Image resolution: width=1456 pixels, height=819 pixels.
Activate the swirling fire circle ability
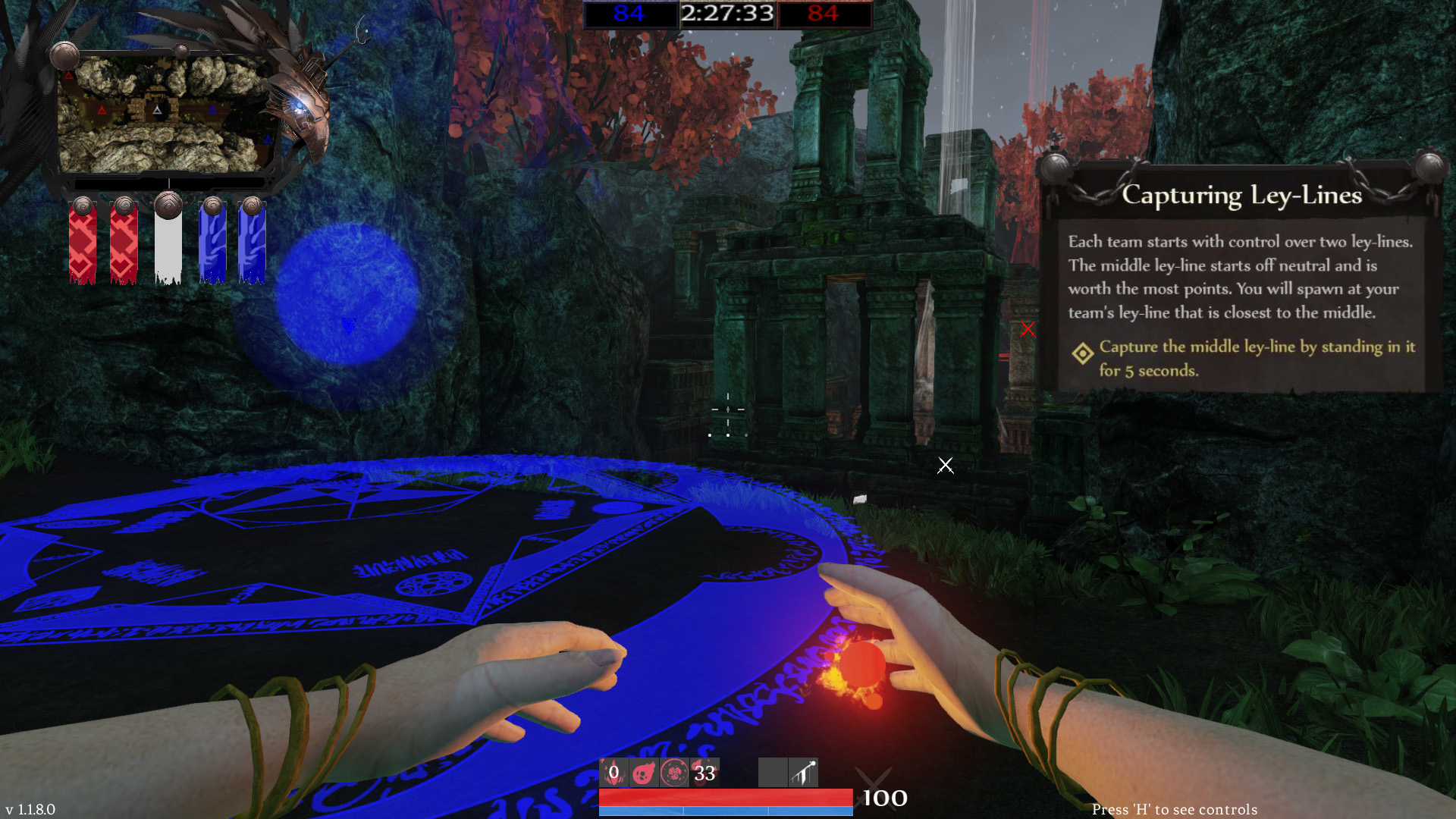coord(674,773)
